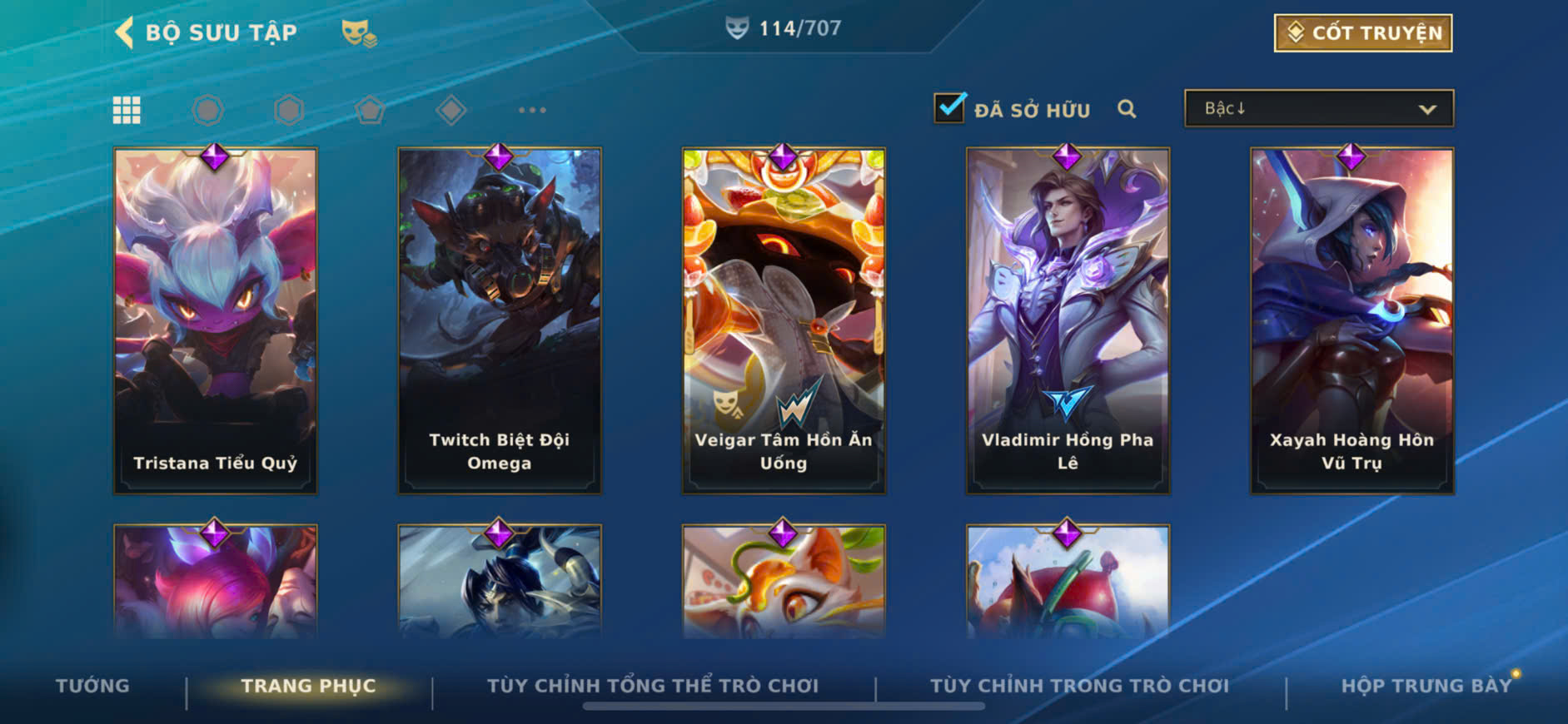
Task: Choose the pentagon-shaped rarity filter
Action: point(370,110)
